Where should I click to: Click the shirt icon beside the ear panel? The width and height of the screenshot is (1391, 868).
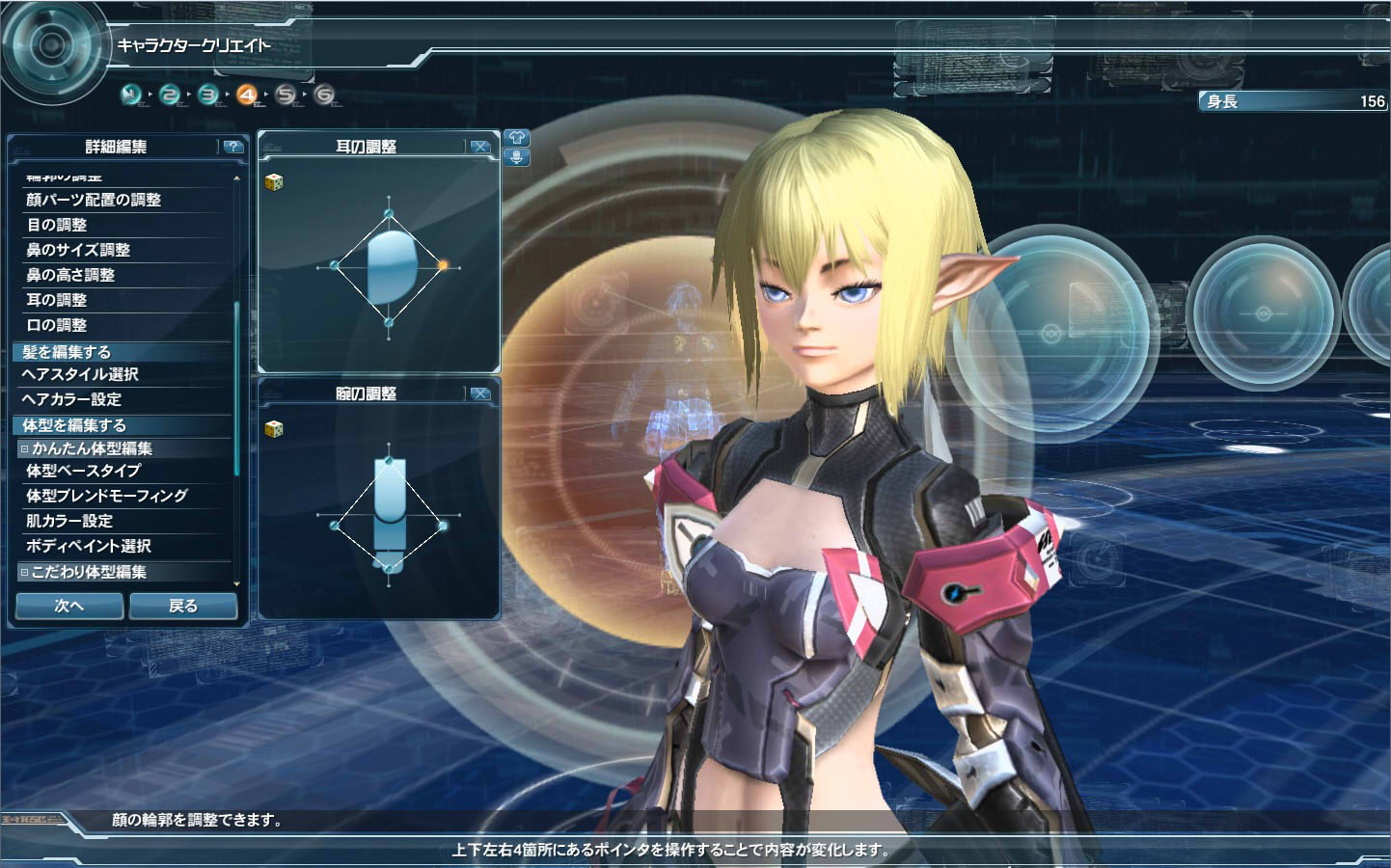point(516,138)
